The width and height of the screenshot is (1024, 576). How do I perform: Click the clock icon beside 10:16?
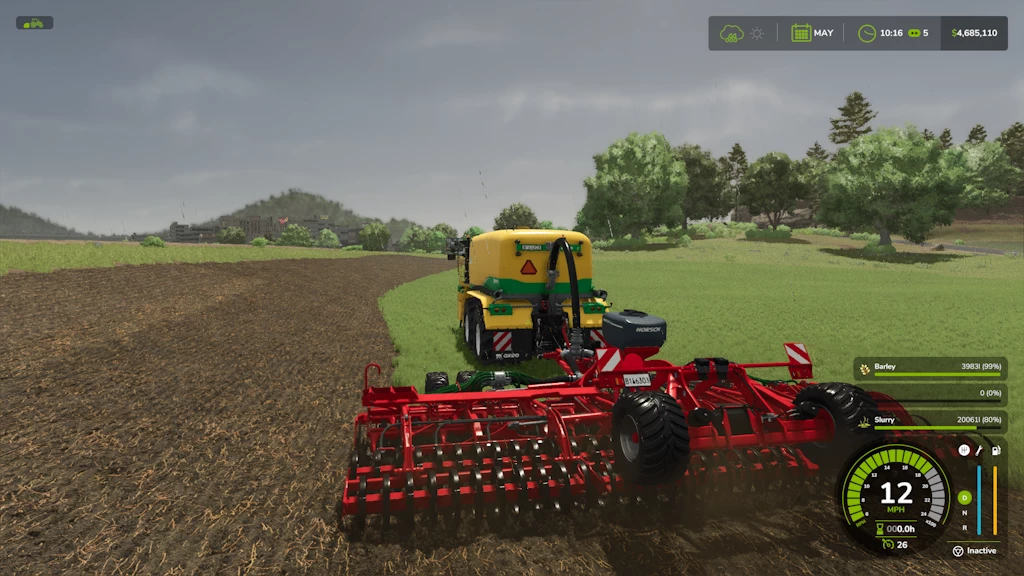(867, 33)
